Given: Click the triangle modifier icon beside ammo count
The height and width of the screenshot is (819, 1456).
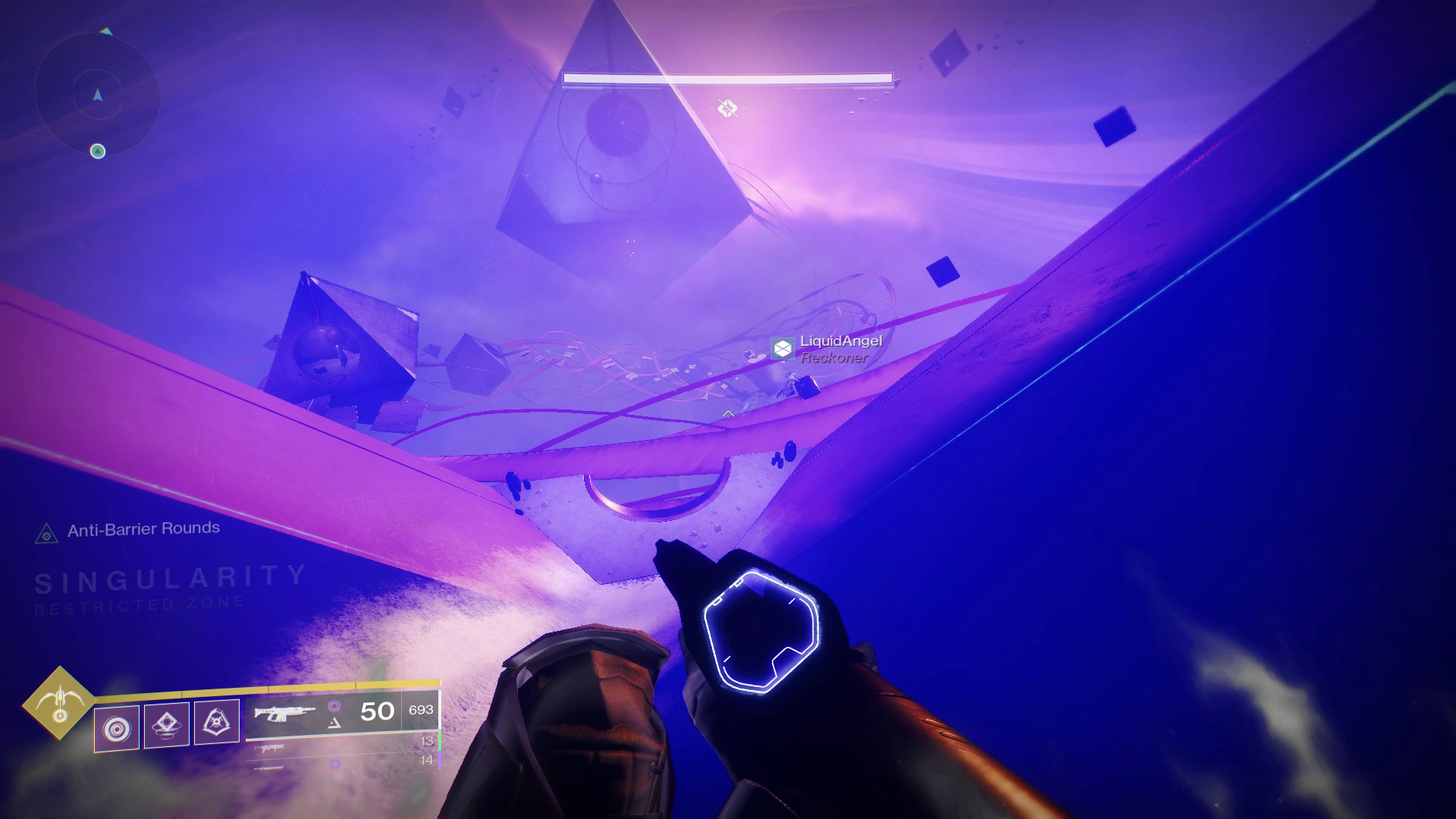Looking at the screenshot, I should click(334, 723).
